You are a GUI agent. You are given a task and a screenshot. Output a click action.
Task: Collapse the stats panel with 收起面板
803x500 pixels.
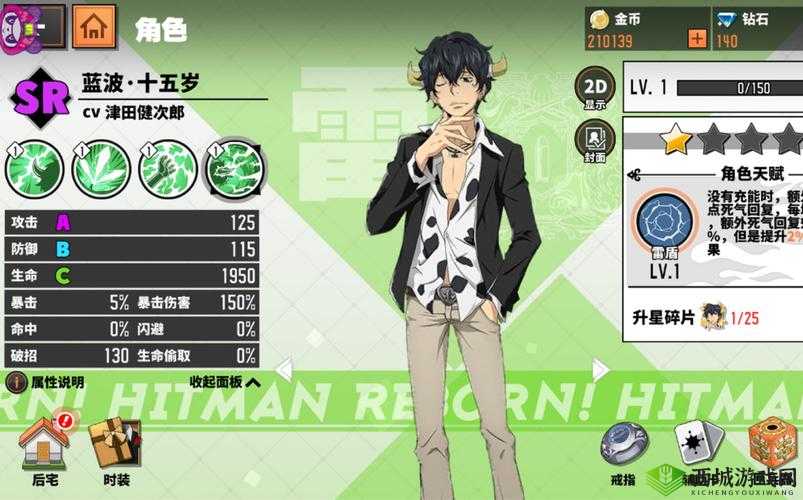(x=224, y=381)
